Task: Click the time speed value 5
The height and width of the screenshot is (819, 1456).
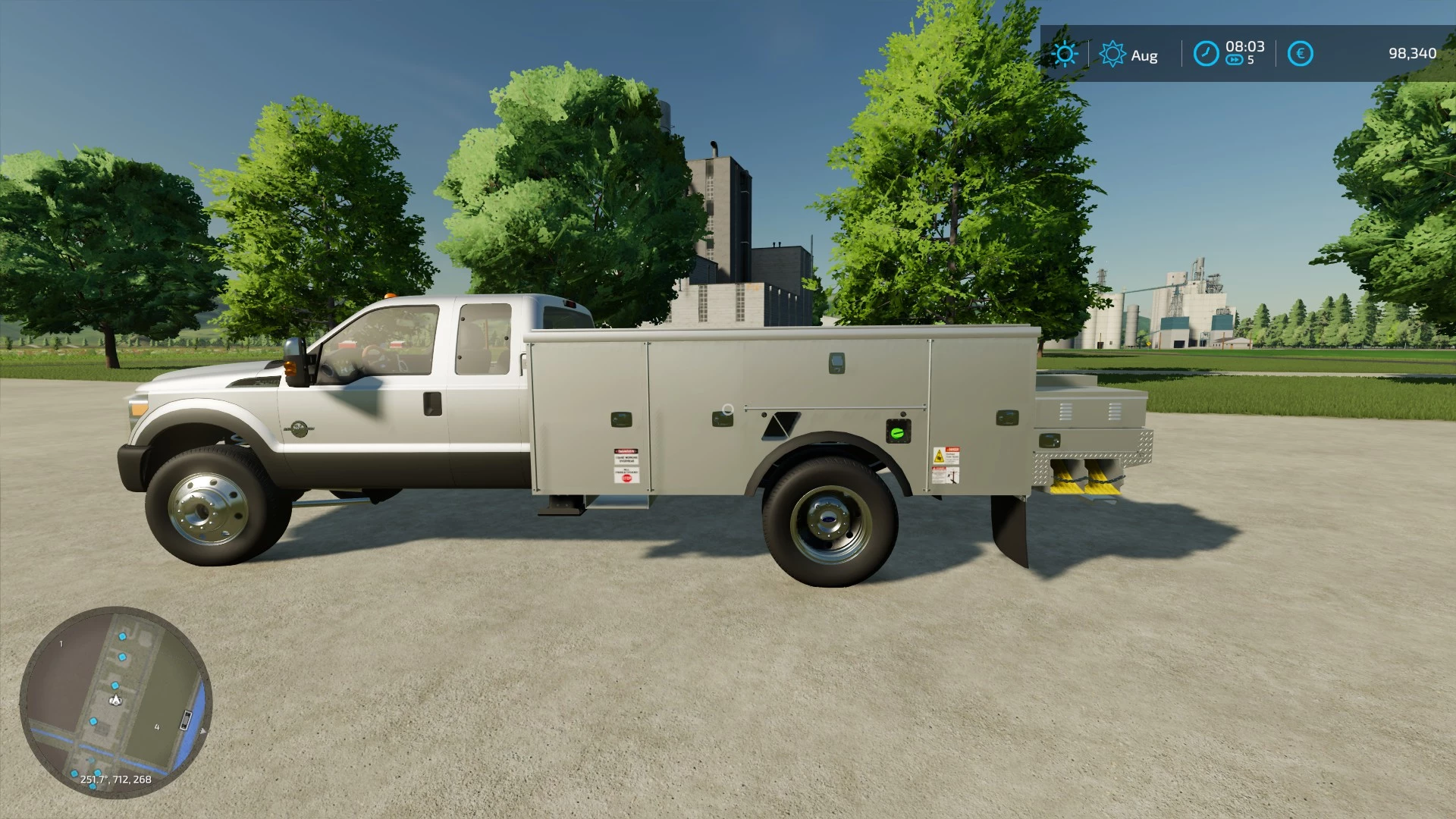Action: pos(1250,59)
